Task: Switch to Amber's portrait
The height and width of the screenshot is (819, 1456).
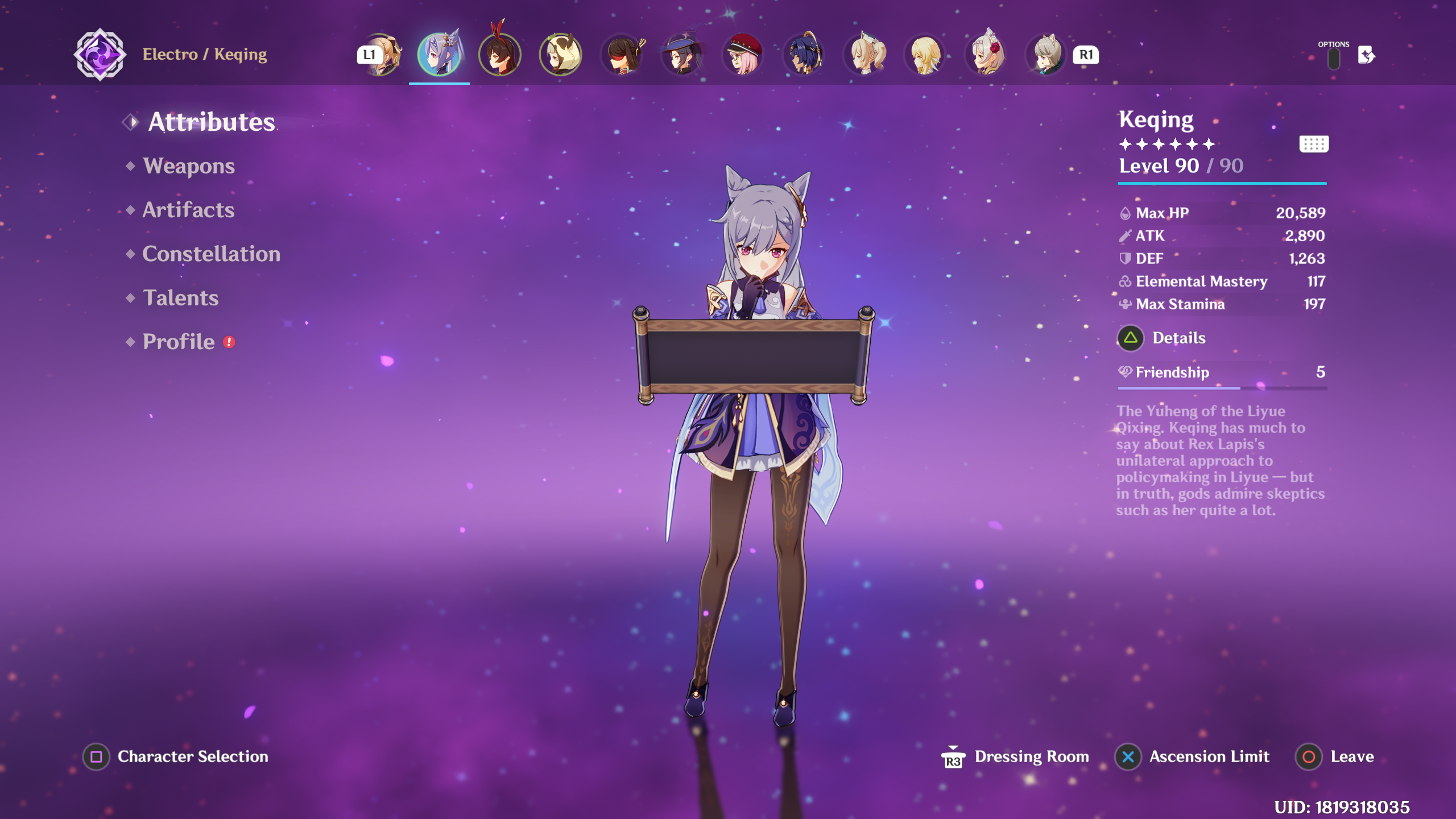Action: click(500, 55)
